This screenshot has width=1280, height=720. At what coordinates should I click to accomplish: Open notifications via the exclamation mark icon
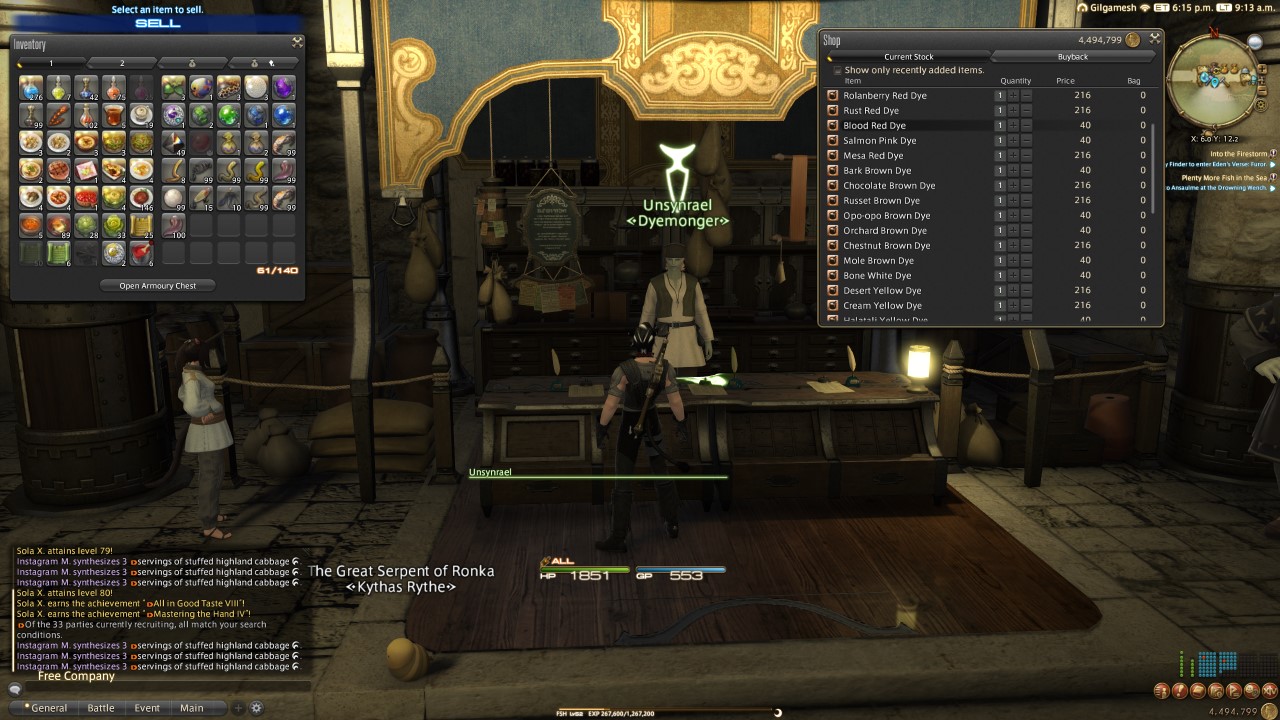1180,690
